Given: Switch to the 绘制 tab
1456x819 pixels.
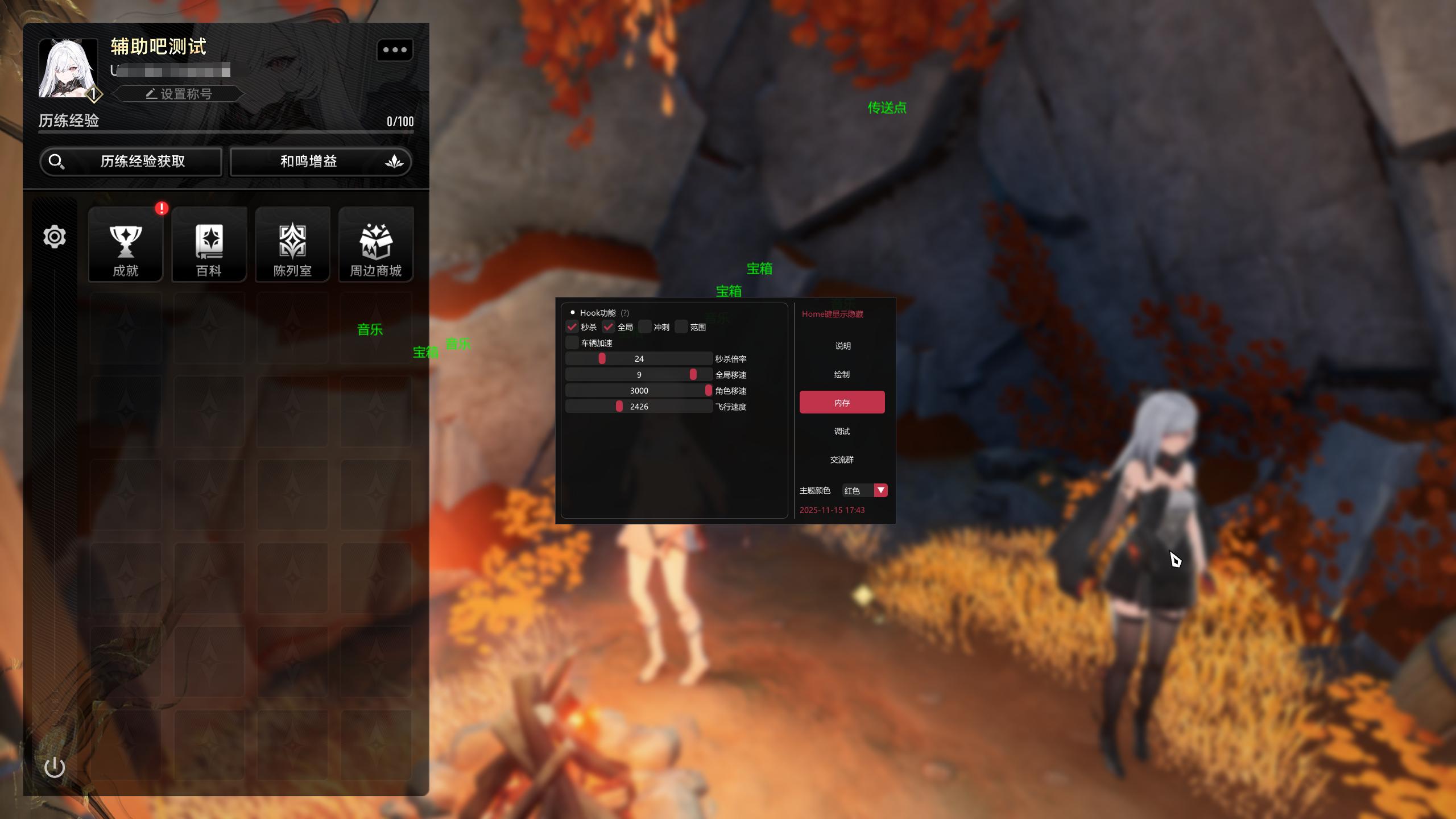Looking at the screenshot, I should point(842,374).
